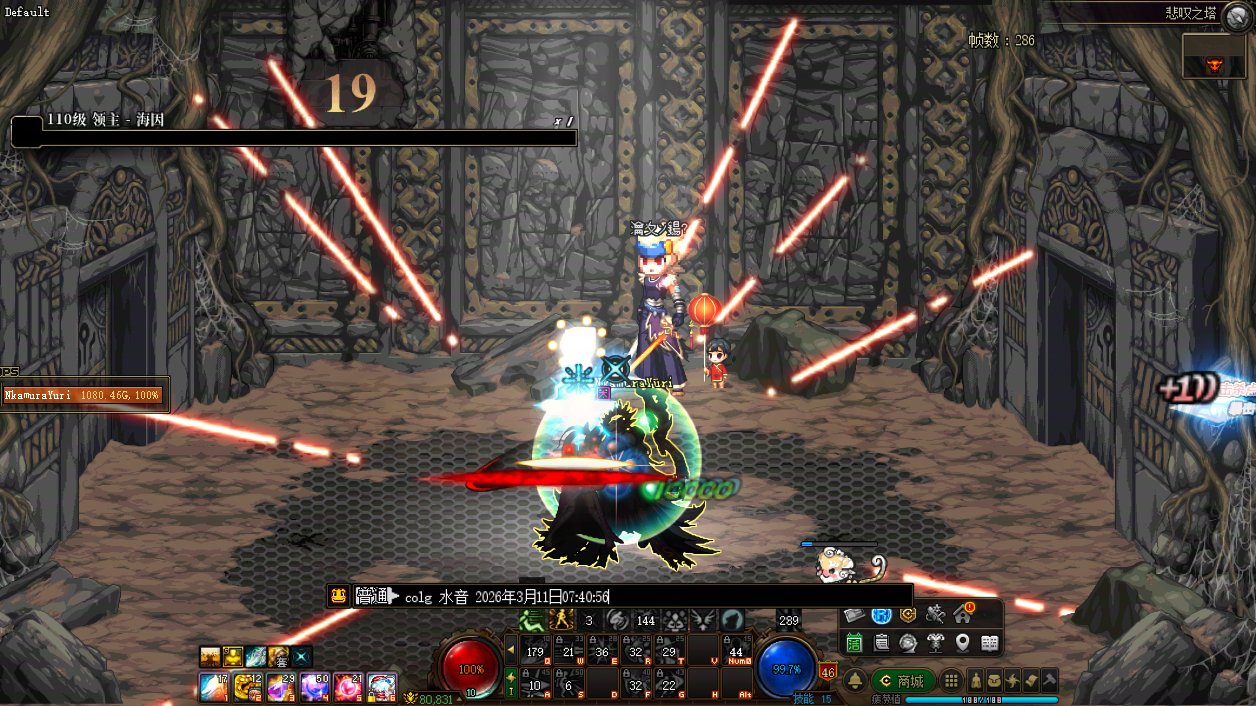Image resolution: width=1256 pixels, height=706 pixels.
Task: Activate the skill on the Num0 slot
Action: click(738, 650)
